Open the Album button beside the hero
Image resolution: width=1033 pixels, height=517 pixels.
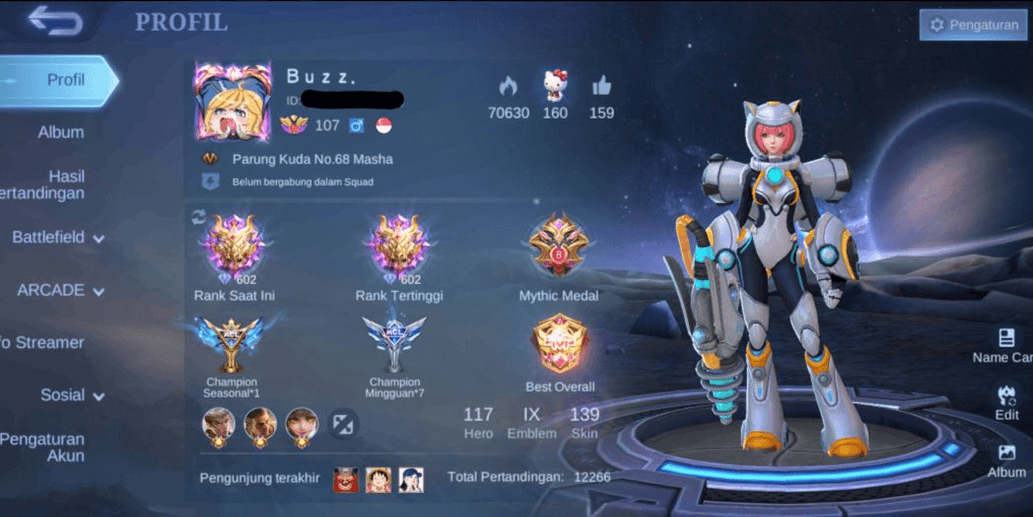[1006, 460]
